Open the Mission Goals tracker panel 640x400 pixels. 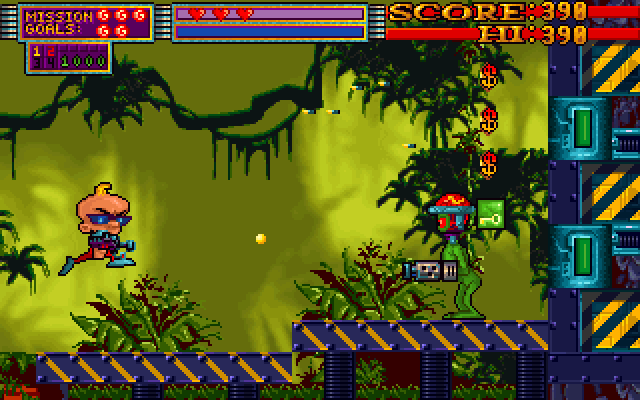click(86, 23)
